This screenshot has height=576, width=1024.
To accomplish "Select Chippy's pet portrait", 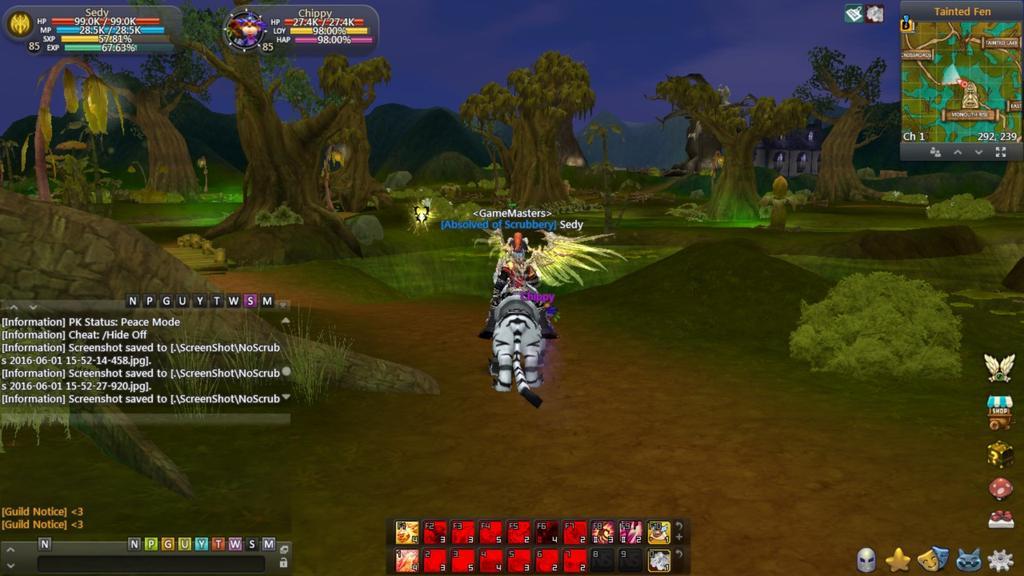I will [244, 28].
